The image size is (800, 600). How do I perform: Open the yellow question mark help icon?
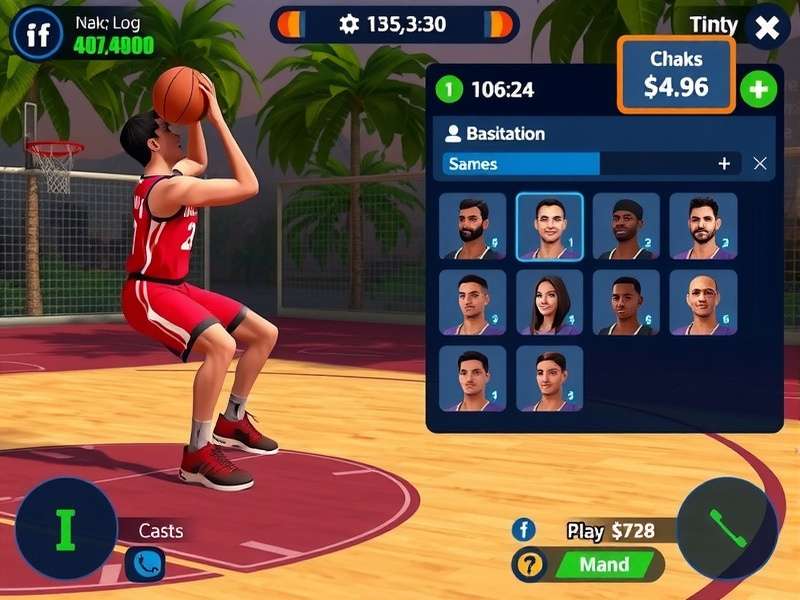click(x=529, y=565)
